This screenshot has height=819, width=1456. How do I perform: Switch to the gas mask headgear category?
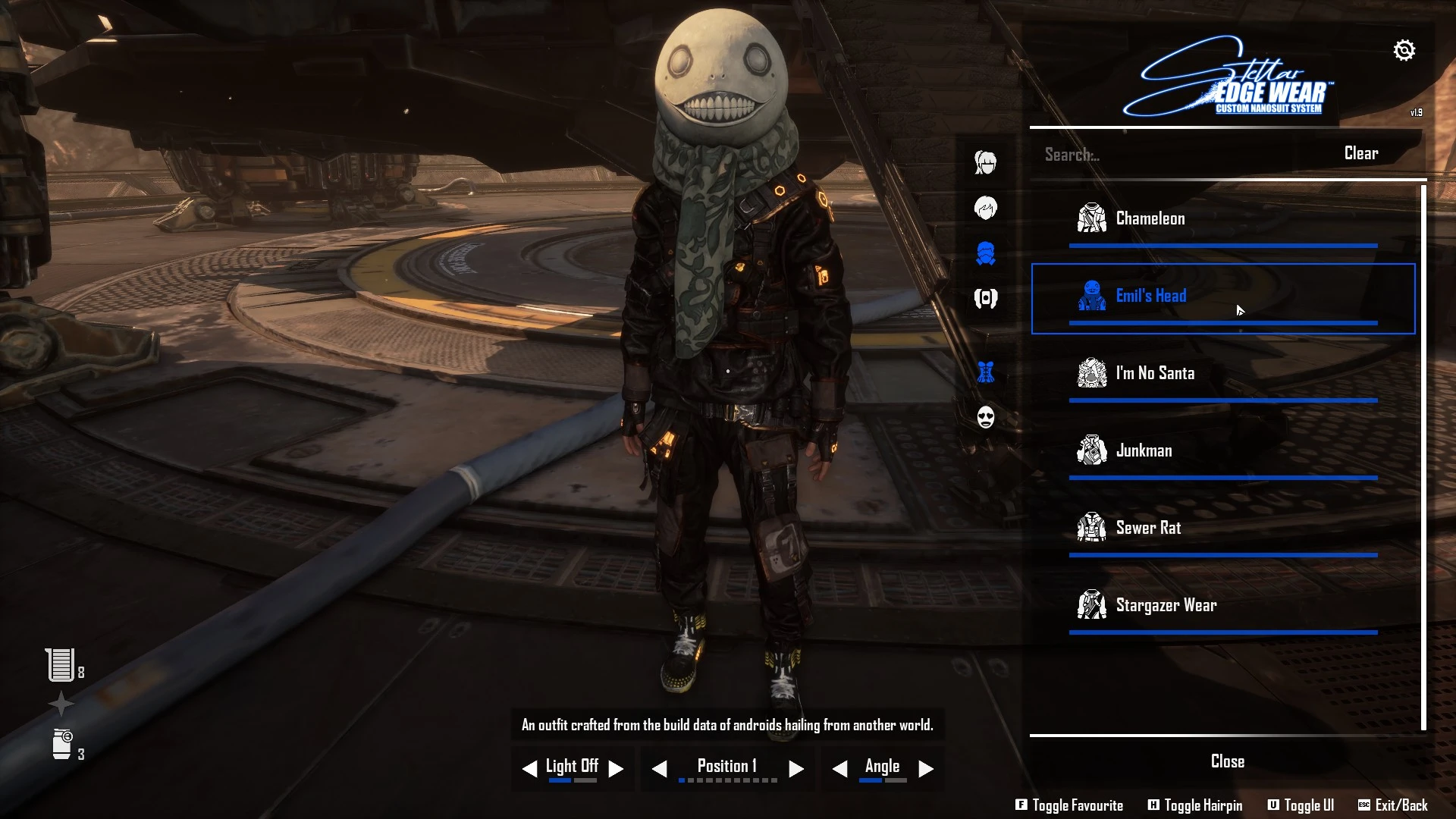(x=985, y=253)
